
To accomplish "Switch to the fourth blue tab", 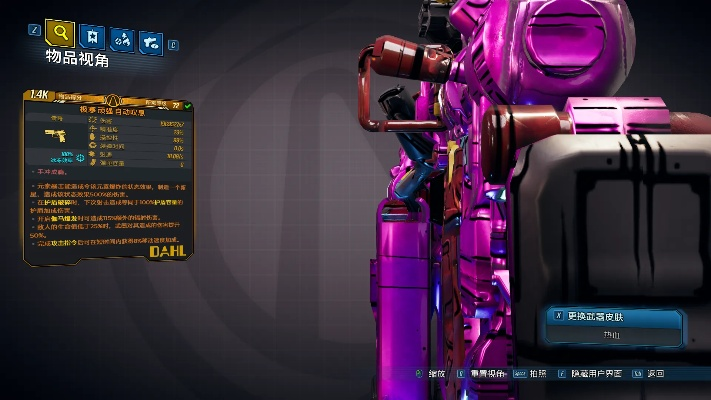I will pos(151,42).
